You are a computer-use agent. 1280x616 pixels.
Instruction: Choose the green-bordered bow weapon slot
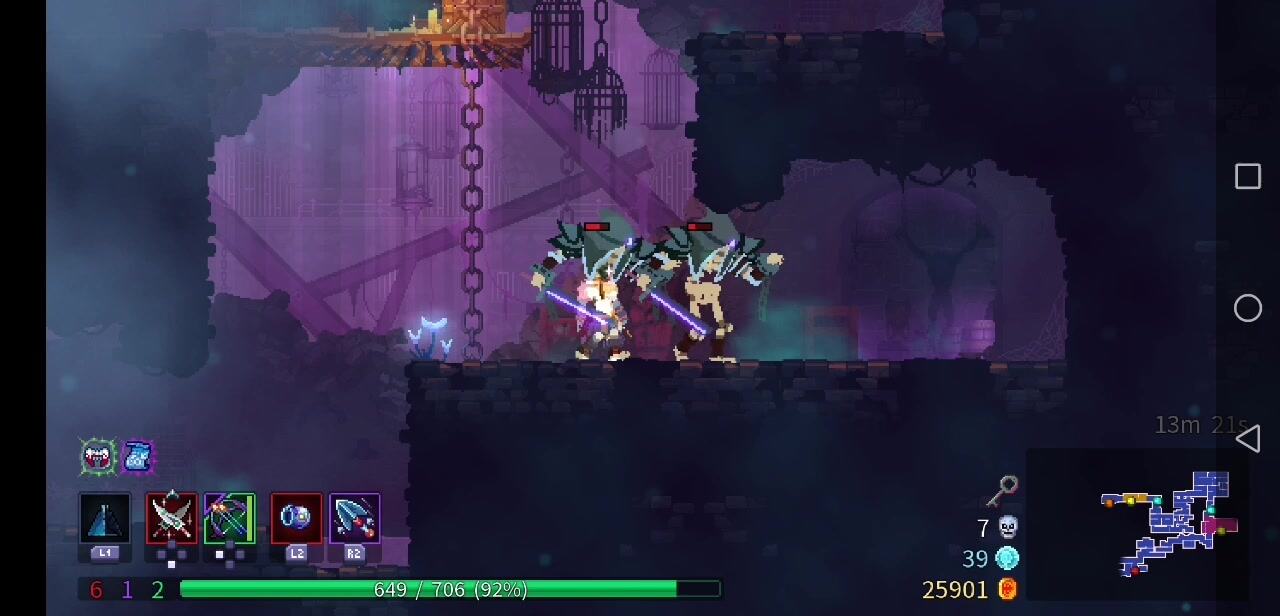click(x=230, y=519)
